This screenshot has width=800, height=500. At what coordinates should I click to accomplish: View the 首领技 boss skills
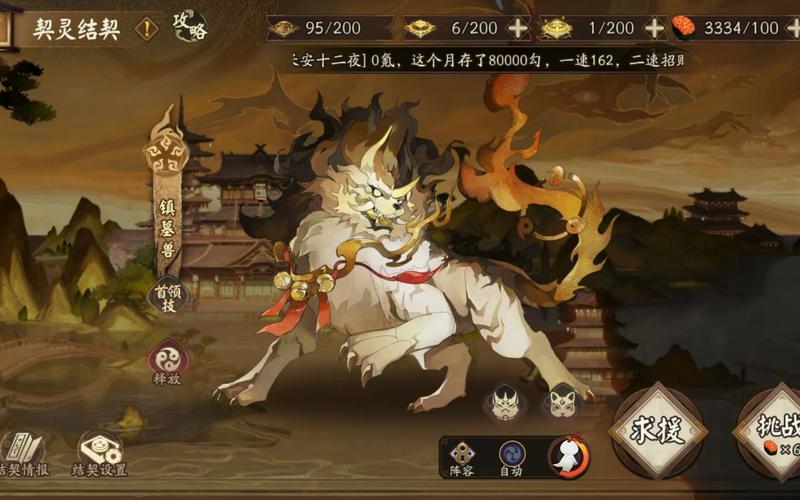coord(167,295)
